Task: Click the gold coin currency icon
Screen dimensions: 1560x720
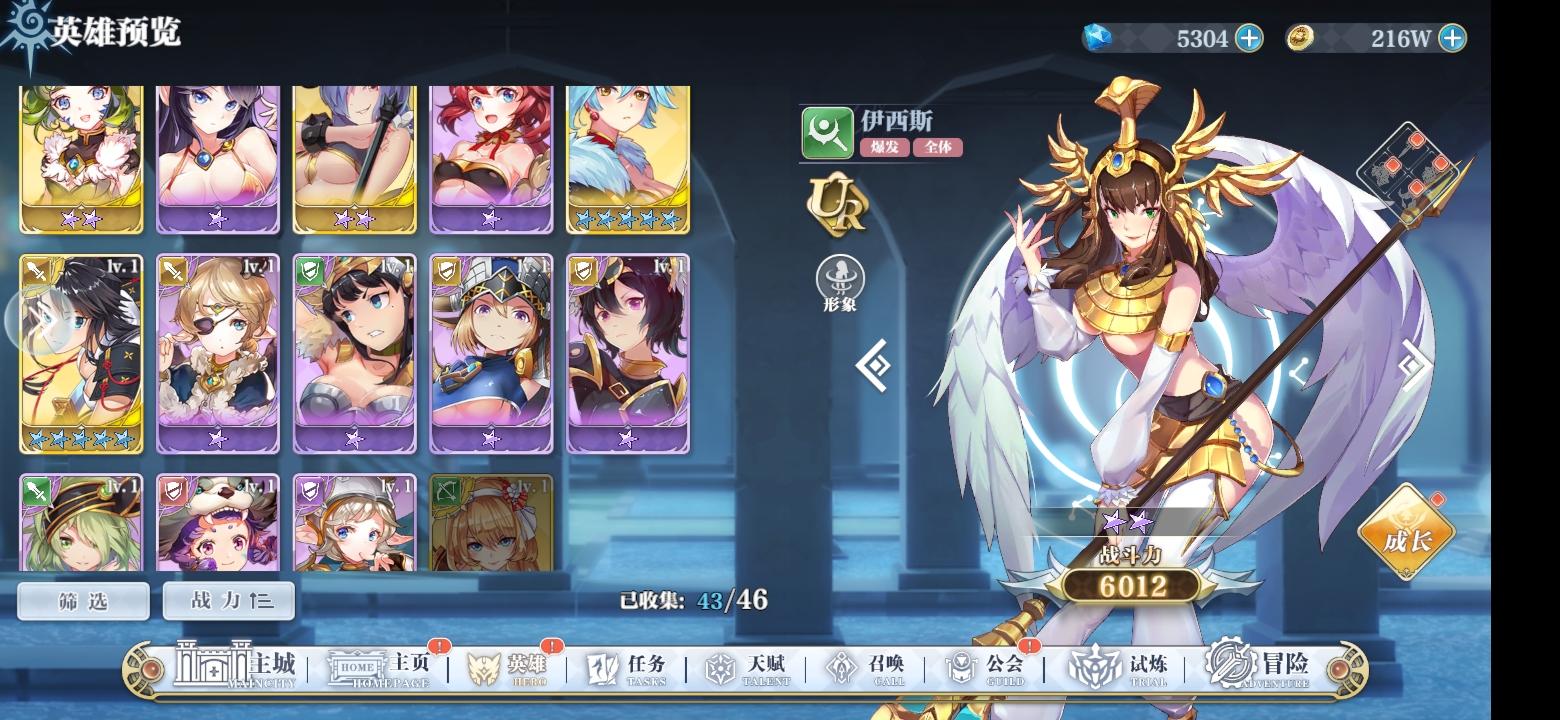Action: click(1302, 37)
